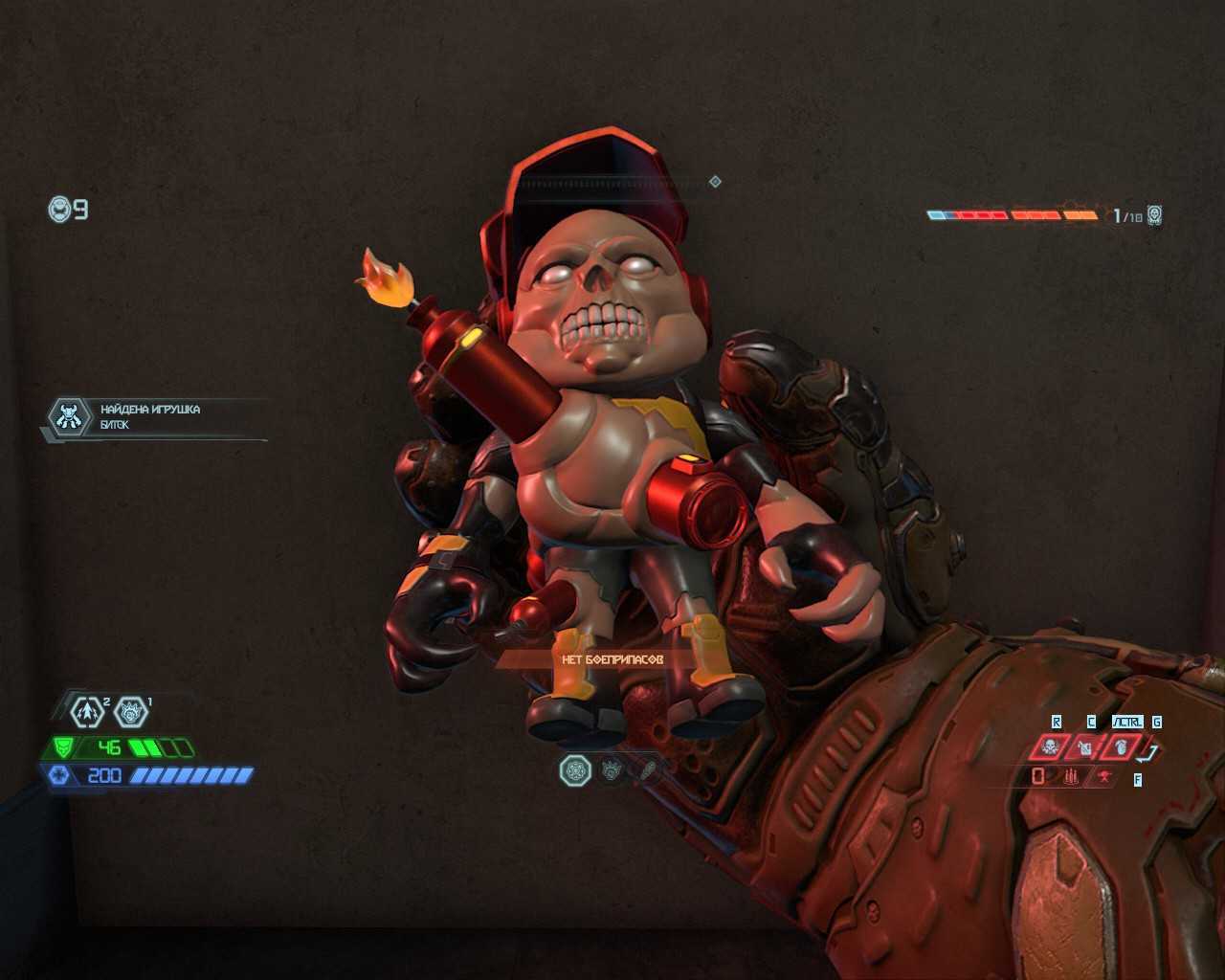Click the demon-face hexagon icon beside the dash
This screenshot has height=980, width=1225.
coord(131,711)
